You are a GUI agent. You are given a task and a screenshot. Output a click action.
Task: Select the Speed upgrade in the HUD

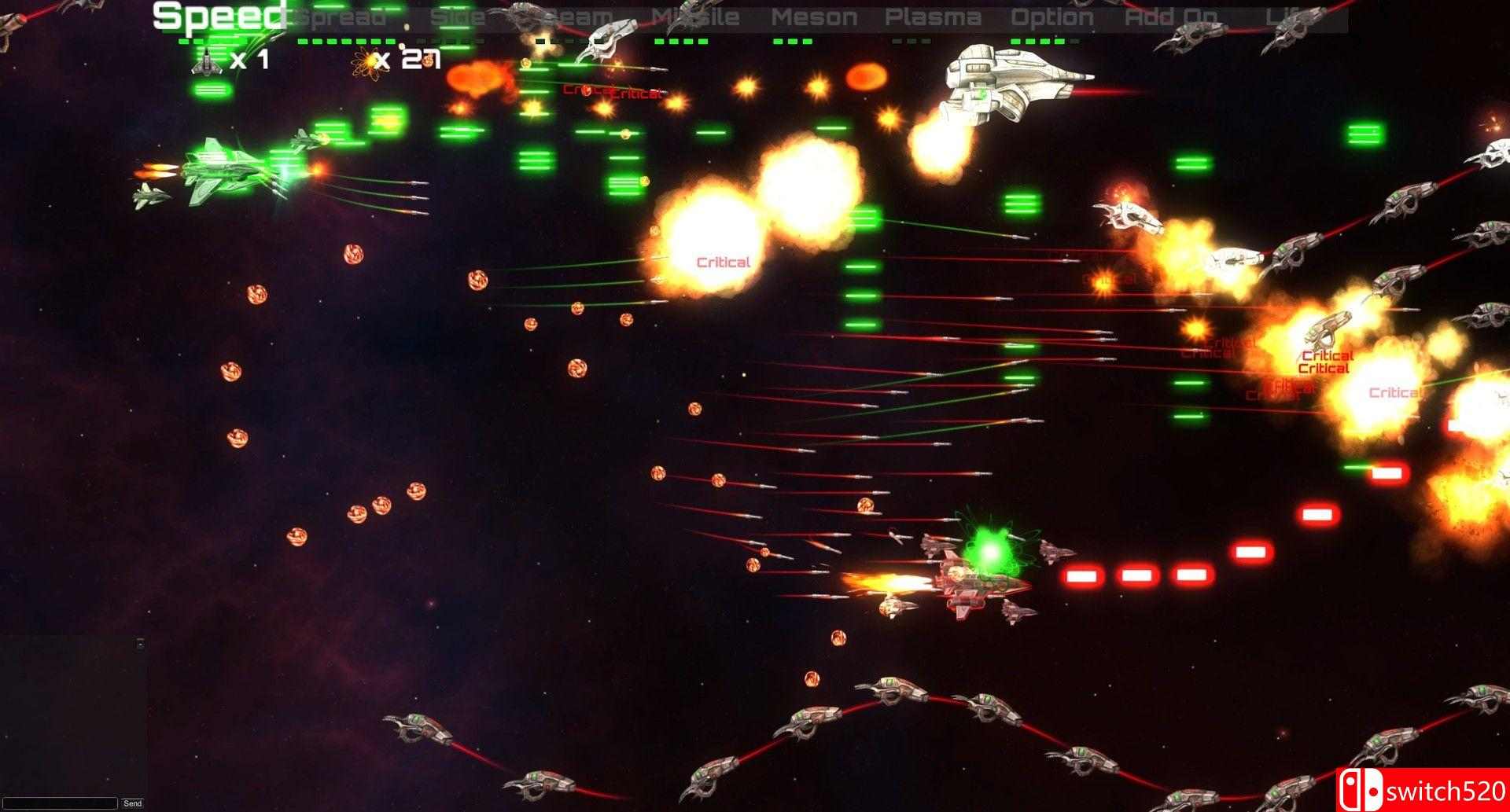(219, 16)
